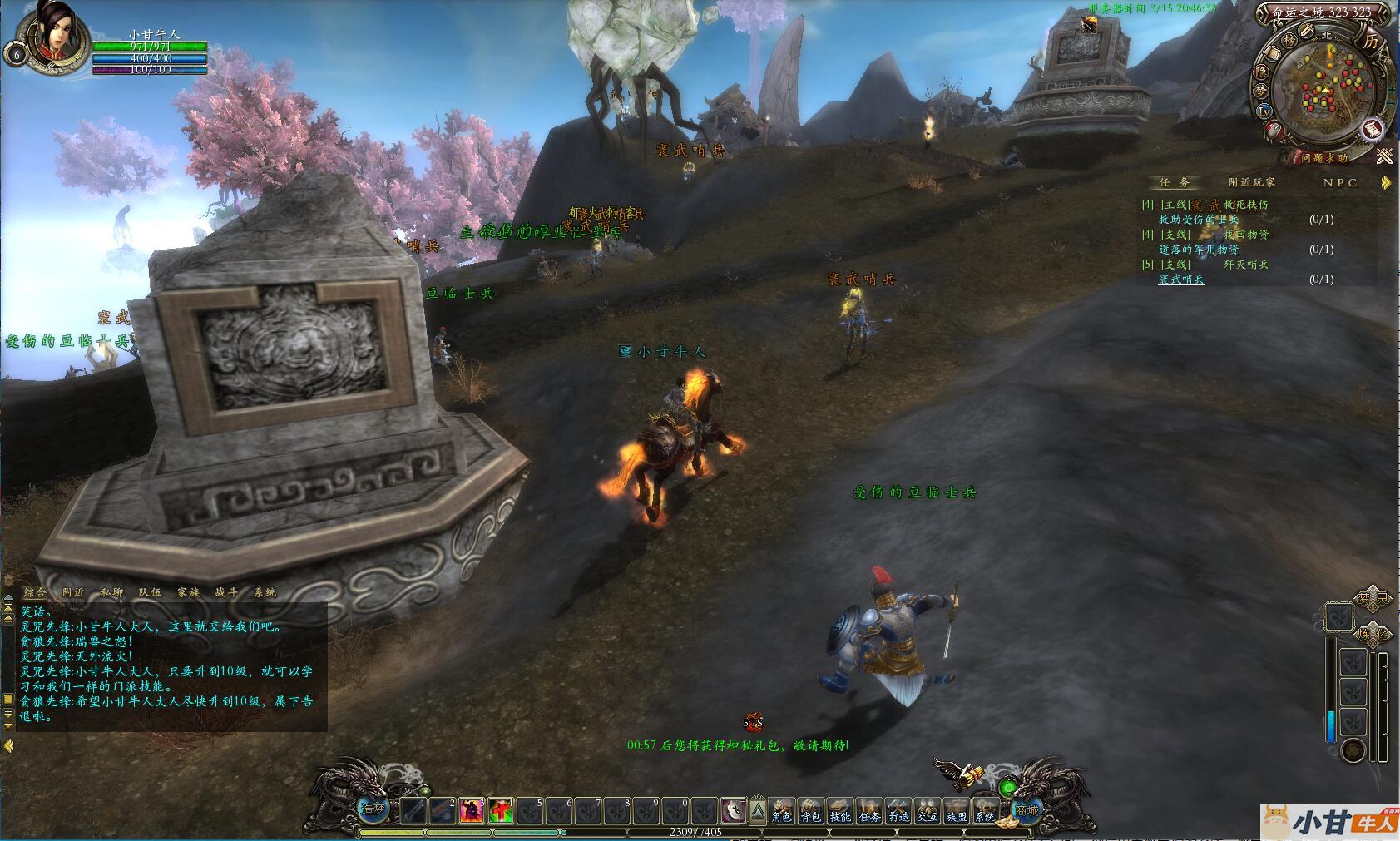
Task: Open the 榜 rankings icon
Action: (1289, 39)
